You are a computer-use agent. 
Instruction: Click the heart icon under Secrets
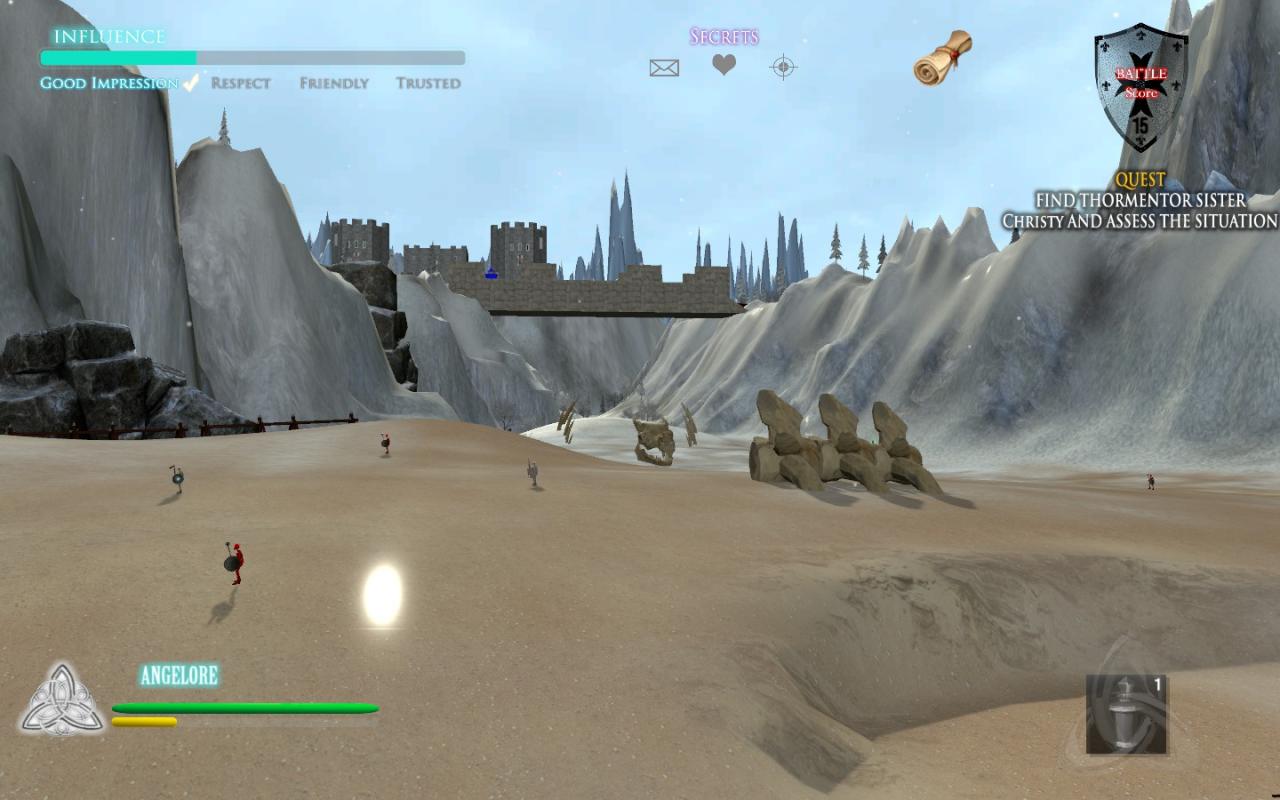(x=724, y=65)
